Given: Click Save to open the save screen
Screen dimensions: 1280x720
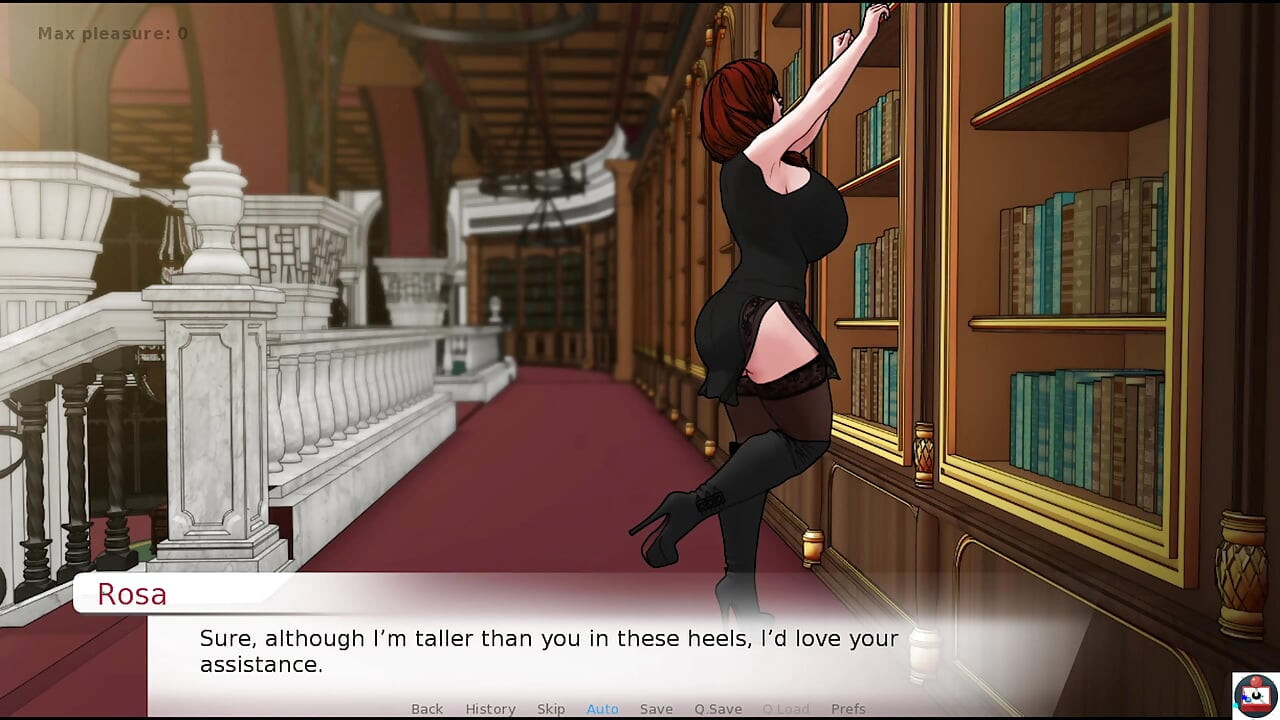Looking at the screenshot, I should coord(656,708).
